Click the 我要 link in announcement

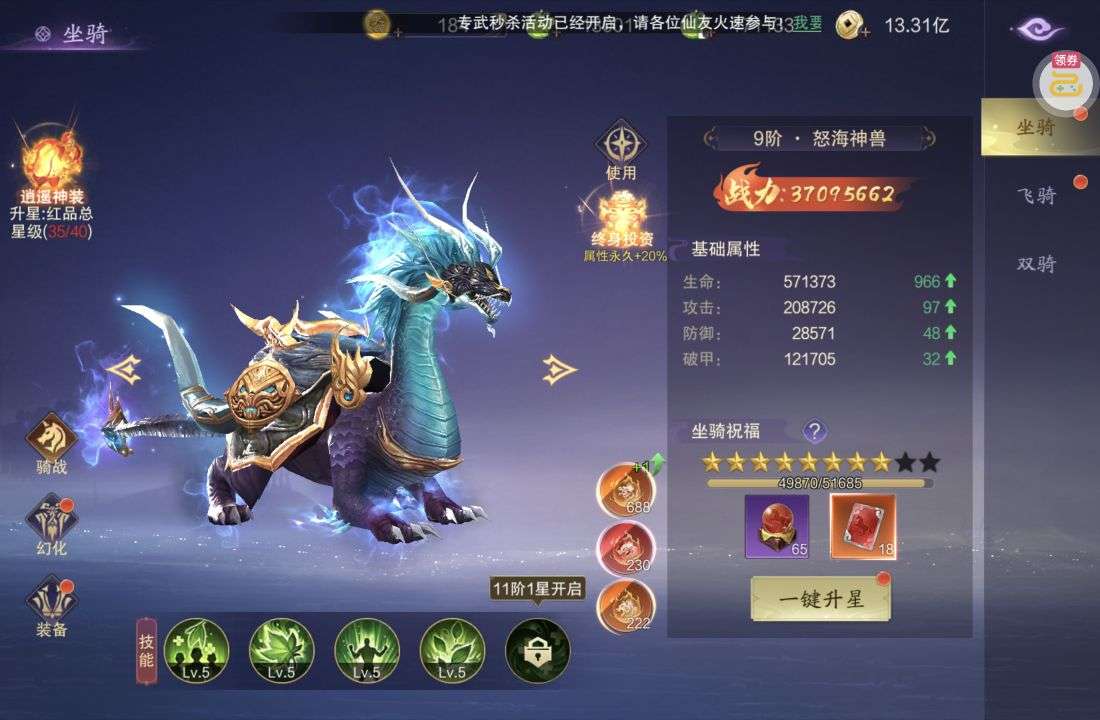click(807, 23)
